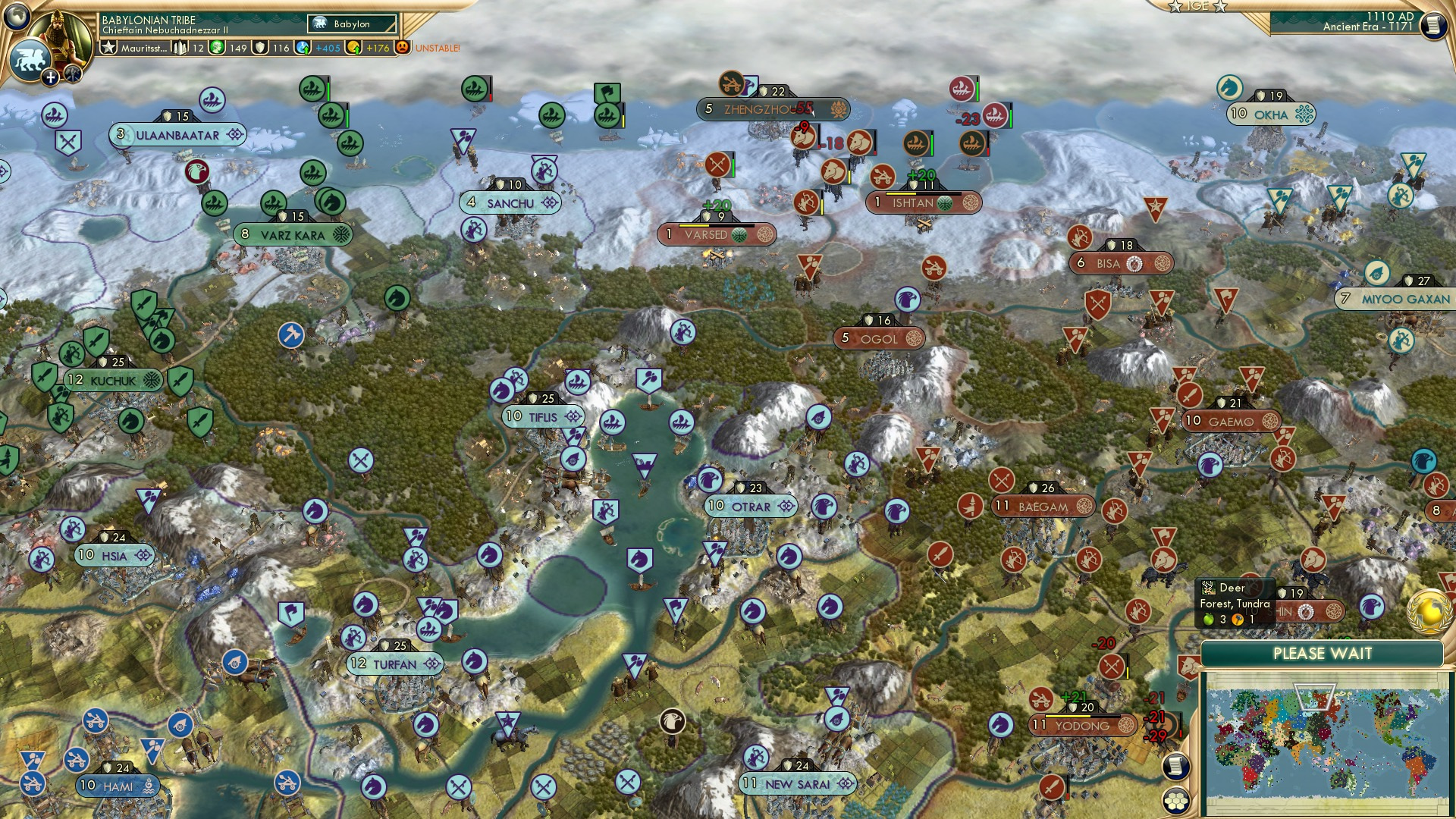The height and width of the screenshot is (819, 1456).
Task: Open the Babylon civilization dropdown
Action: (x=353, y=24)
